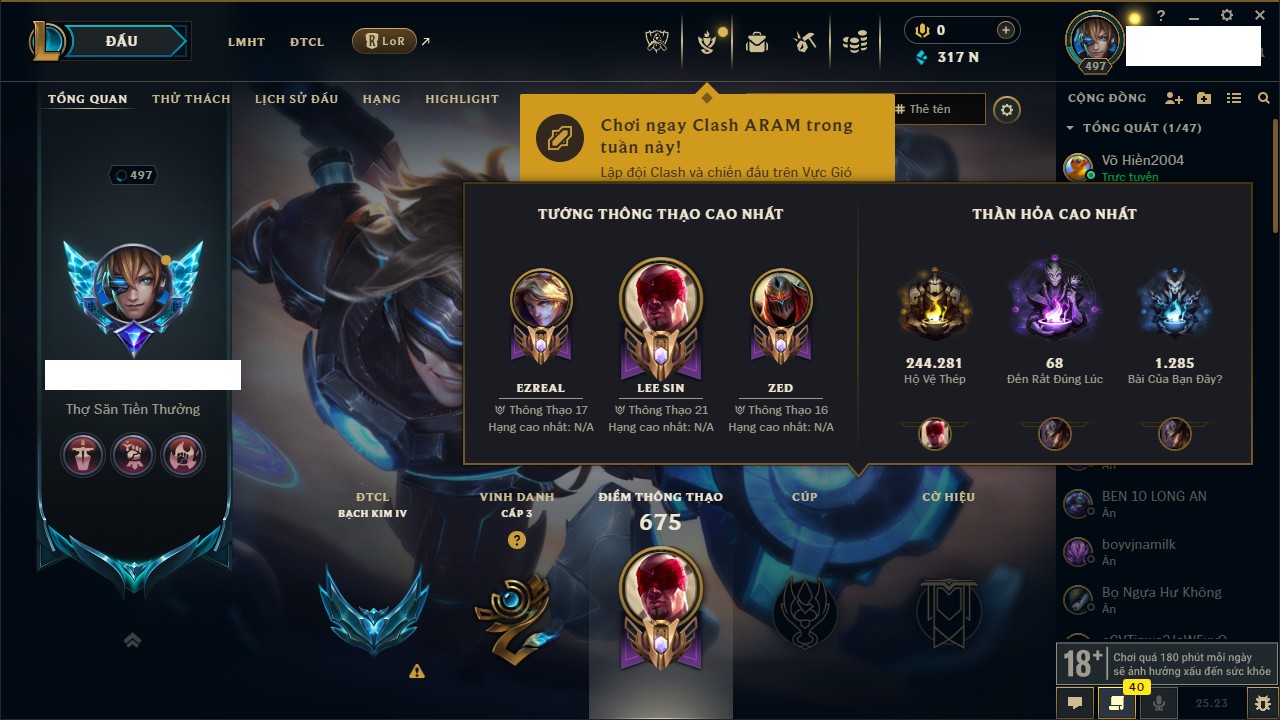Open the LMHT section
Viewport: 1280px width, 720px height.
pos(246,42)
